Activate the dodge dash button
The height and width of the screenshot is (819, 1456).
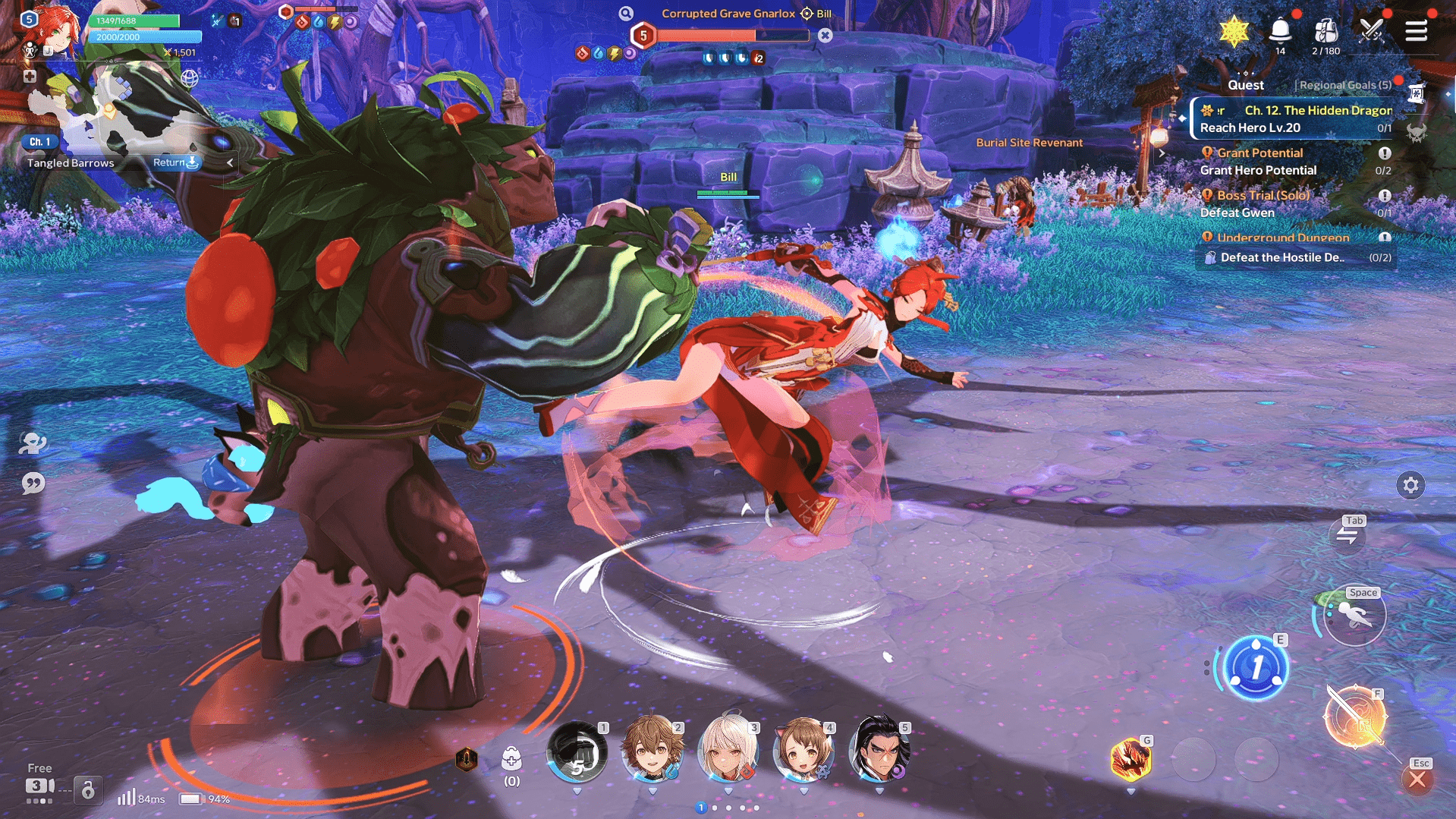(x=1354, y=616)
